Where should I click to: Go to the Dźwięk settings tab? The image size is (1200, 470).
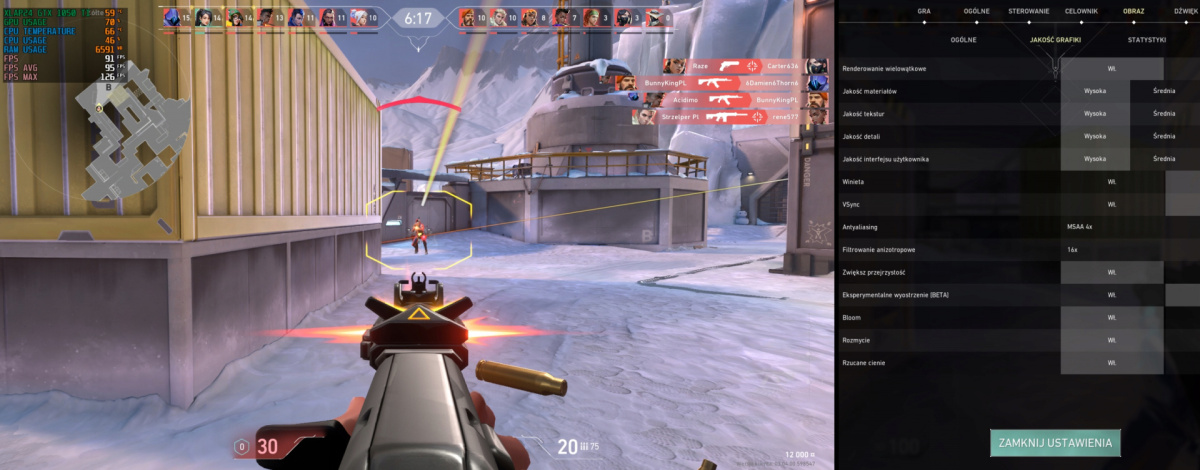click(1187, 11)
